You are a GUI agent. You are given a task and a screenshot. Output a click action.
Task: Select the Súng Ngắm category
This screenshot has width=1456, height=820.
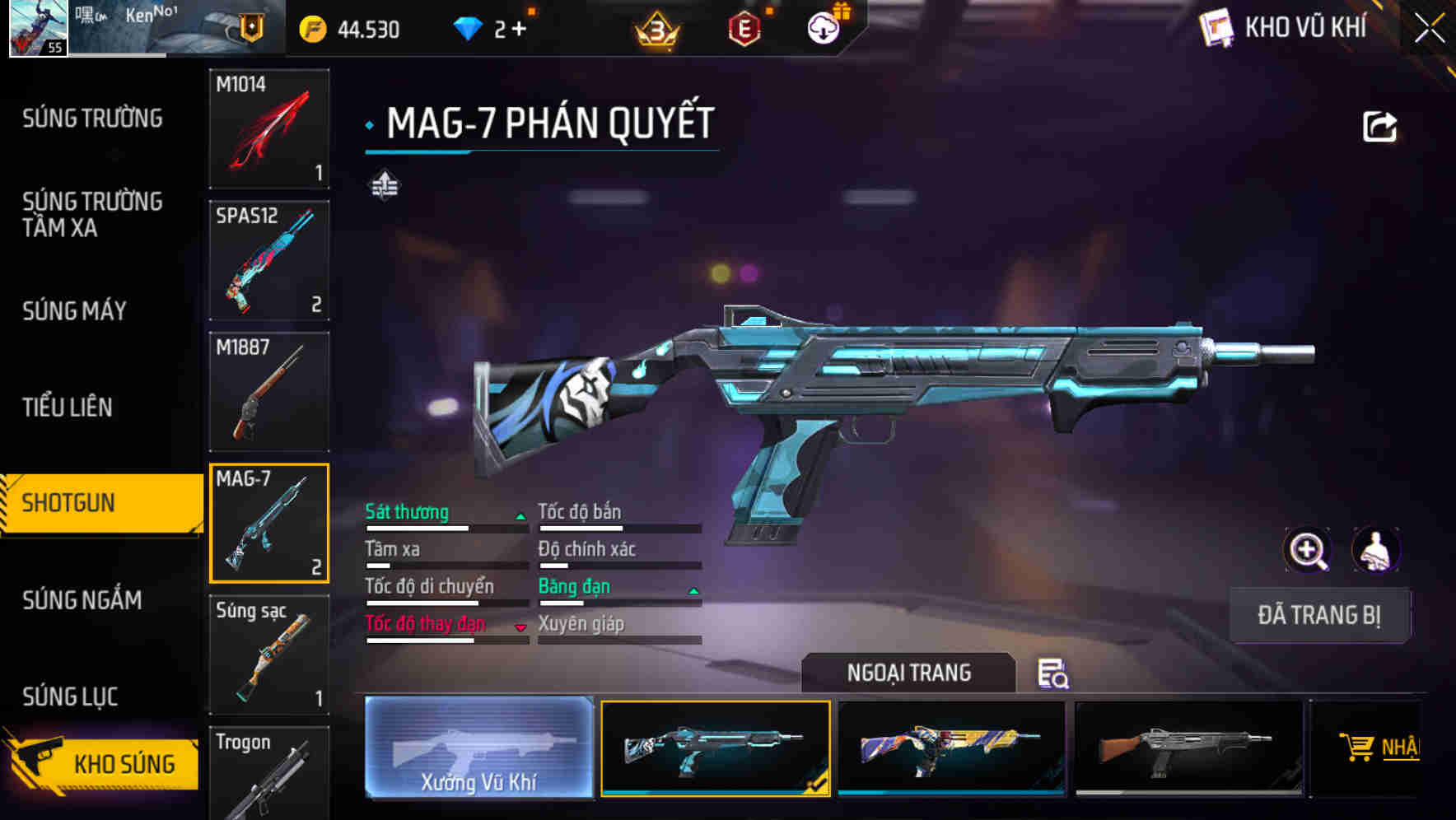point(82,600)
